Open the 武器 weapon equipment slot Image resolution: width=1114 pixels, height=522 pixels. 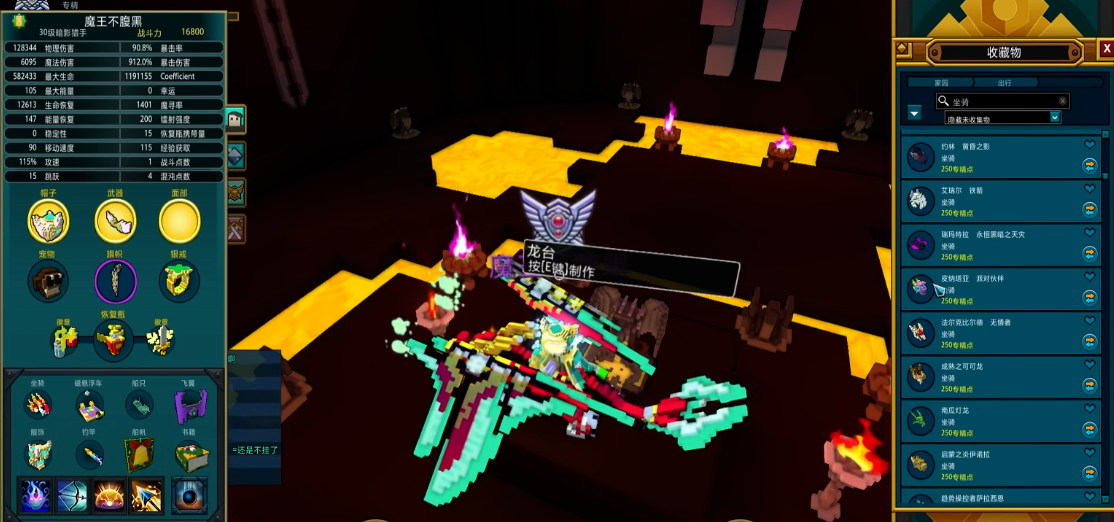115,221
